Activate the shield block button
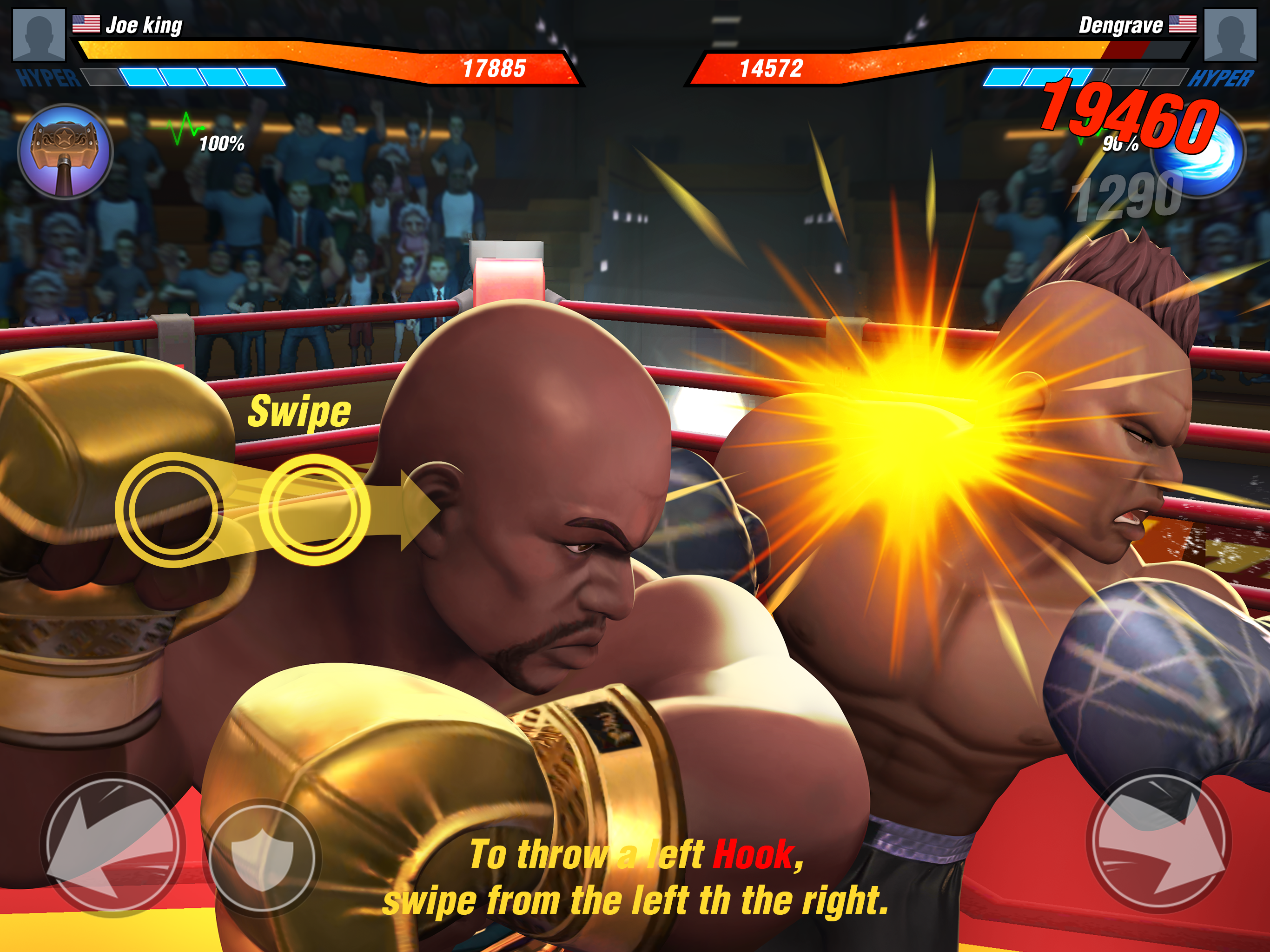 pos(262,857)
